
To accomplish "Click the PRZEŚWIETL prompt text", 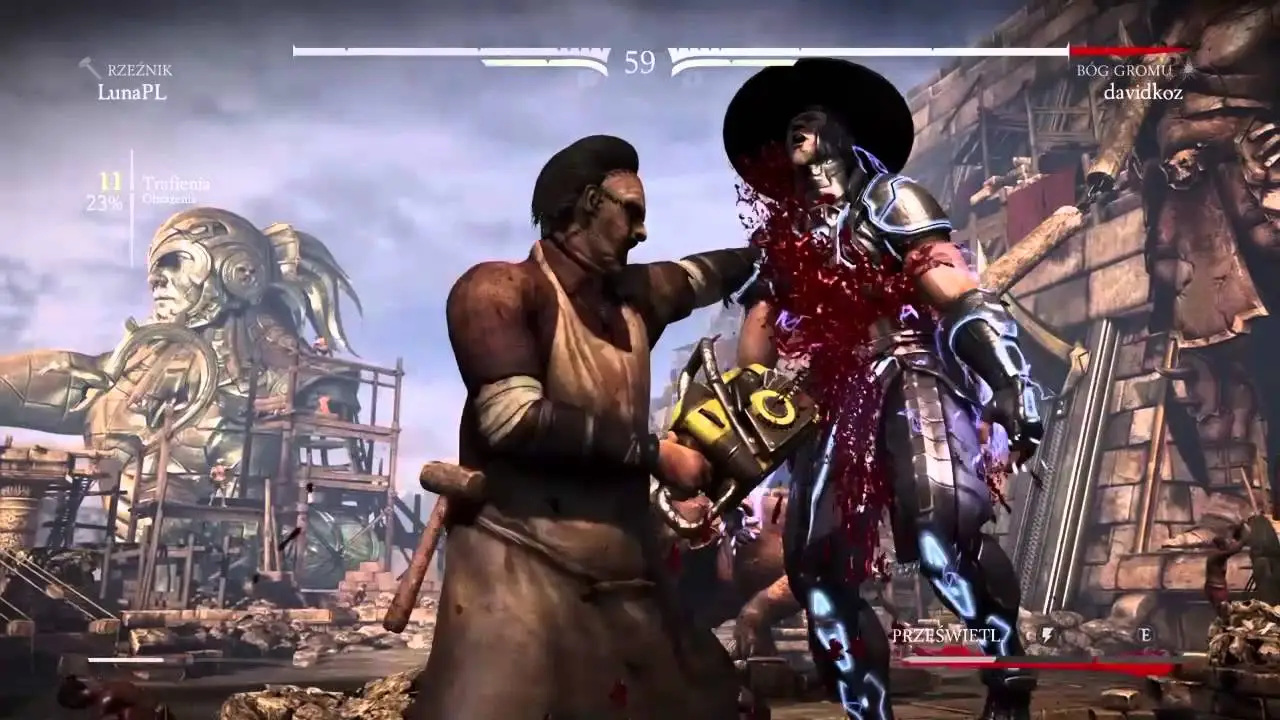I will pos(944,634).
